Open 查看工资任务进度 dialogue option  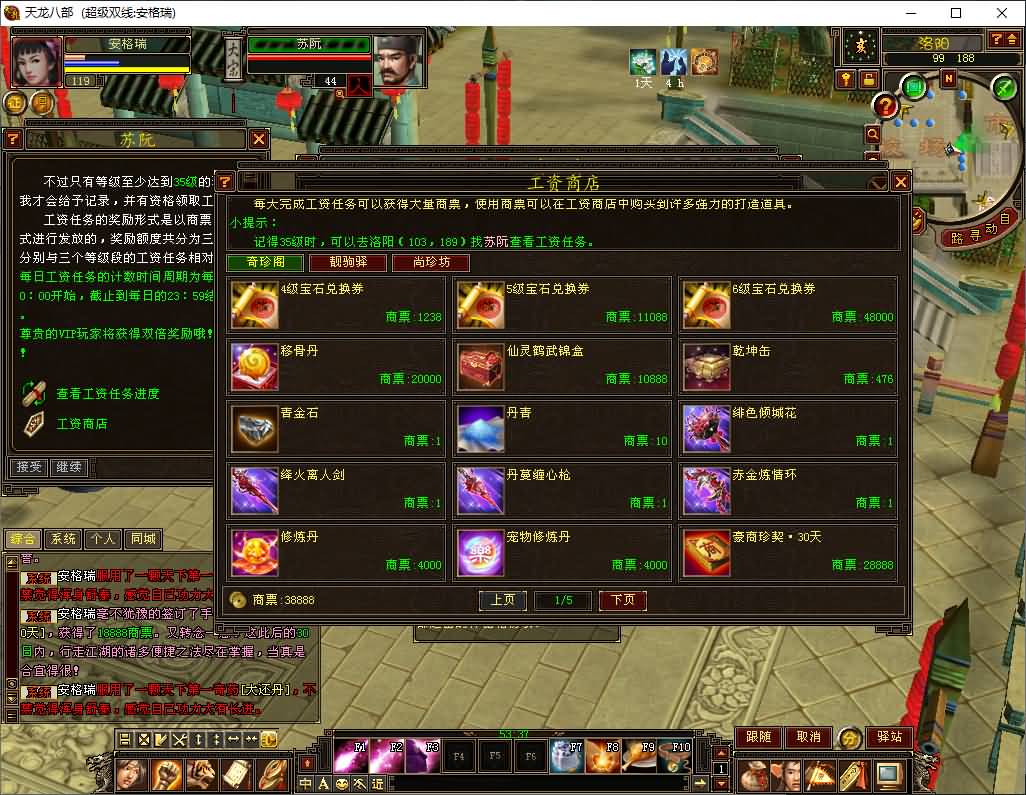tap(107, 393)
